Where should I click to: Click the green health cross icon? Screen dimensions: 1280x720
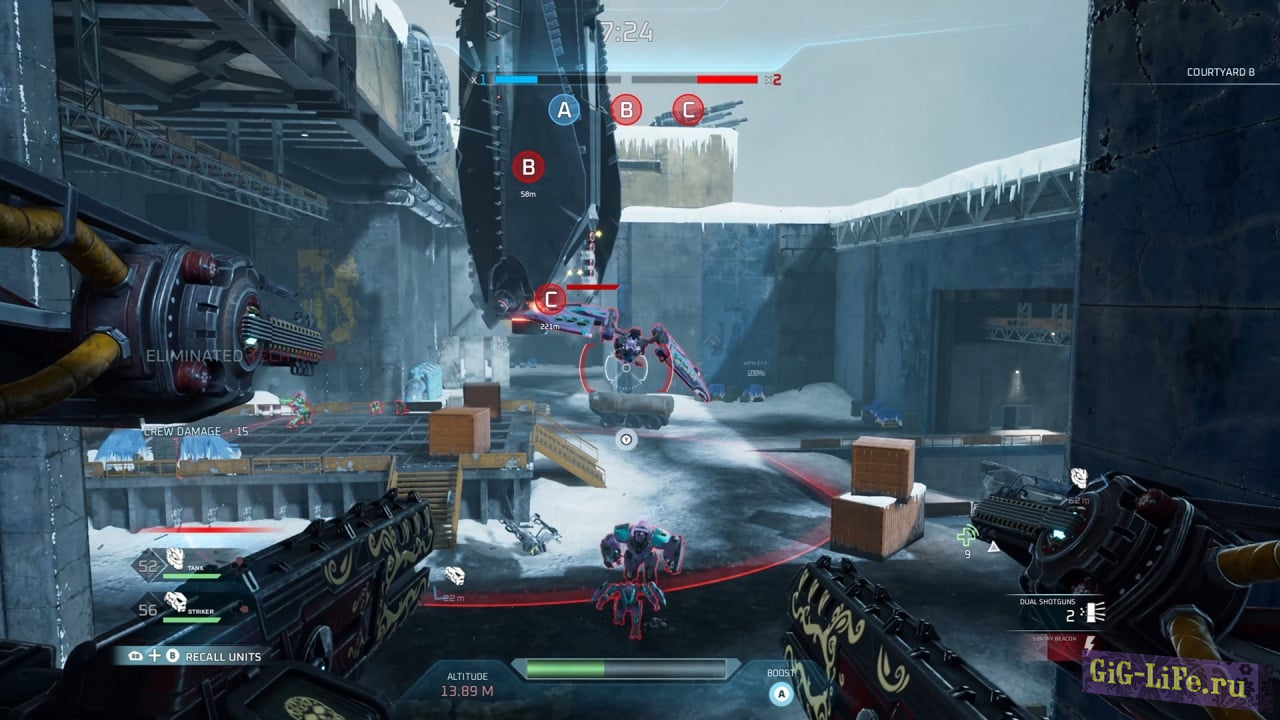coord(966,535)
